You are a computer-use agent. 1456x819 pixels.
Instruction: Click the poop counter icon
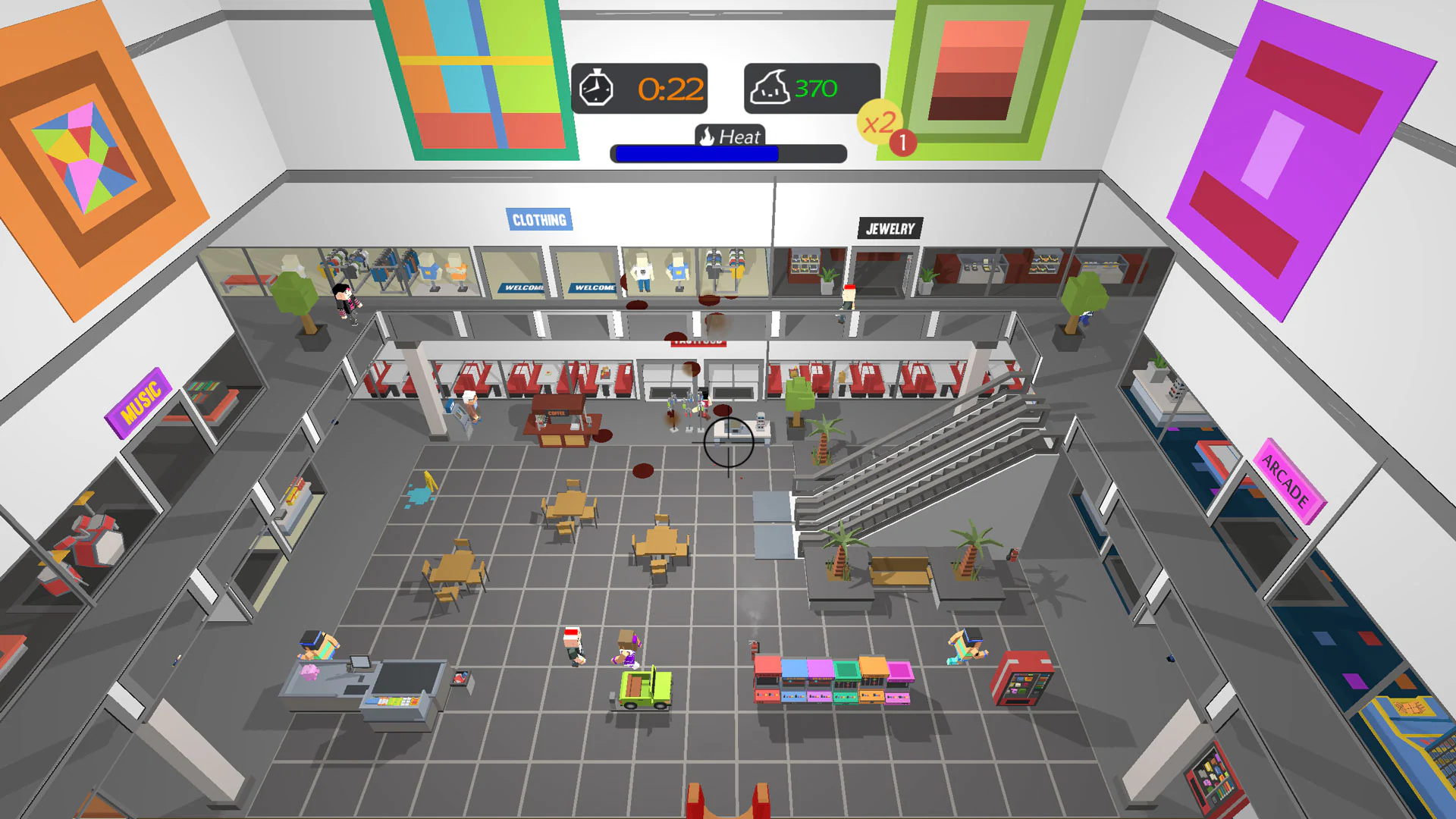coord(770,86)
